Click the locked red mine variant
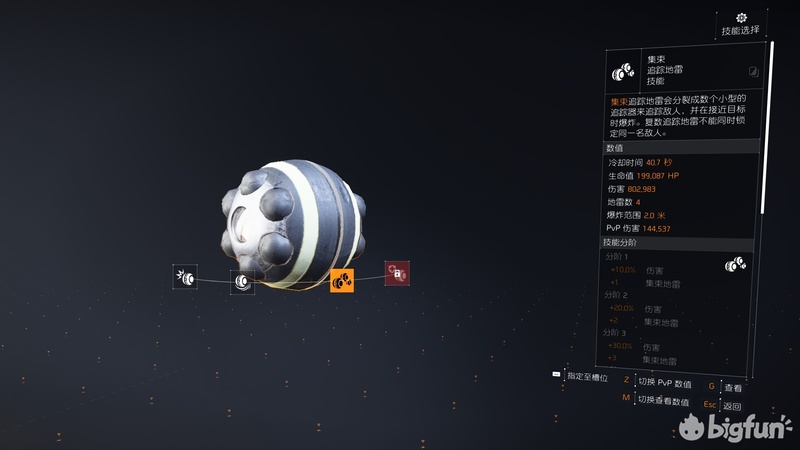The width and height of the screenshot is (800, 450). click(397, 273)
